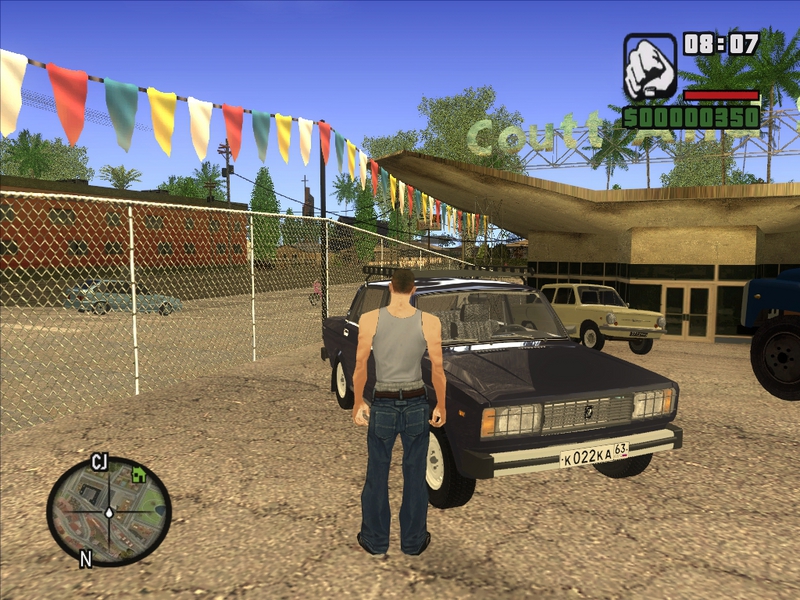Select the CJ mission marker on radar
The width and height of the screenshot is (800, 600).
(x=99, y=462)
